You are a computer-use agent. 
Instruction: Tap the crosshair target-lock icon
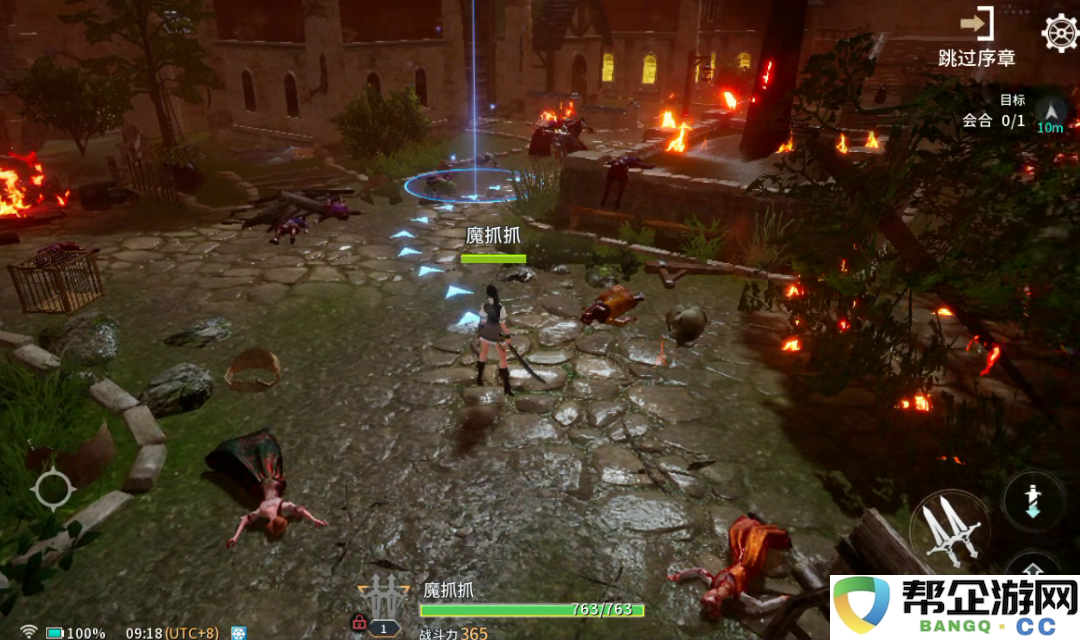coord(53,489)
